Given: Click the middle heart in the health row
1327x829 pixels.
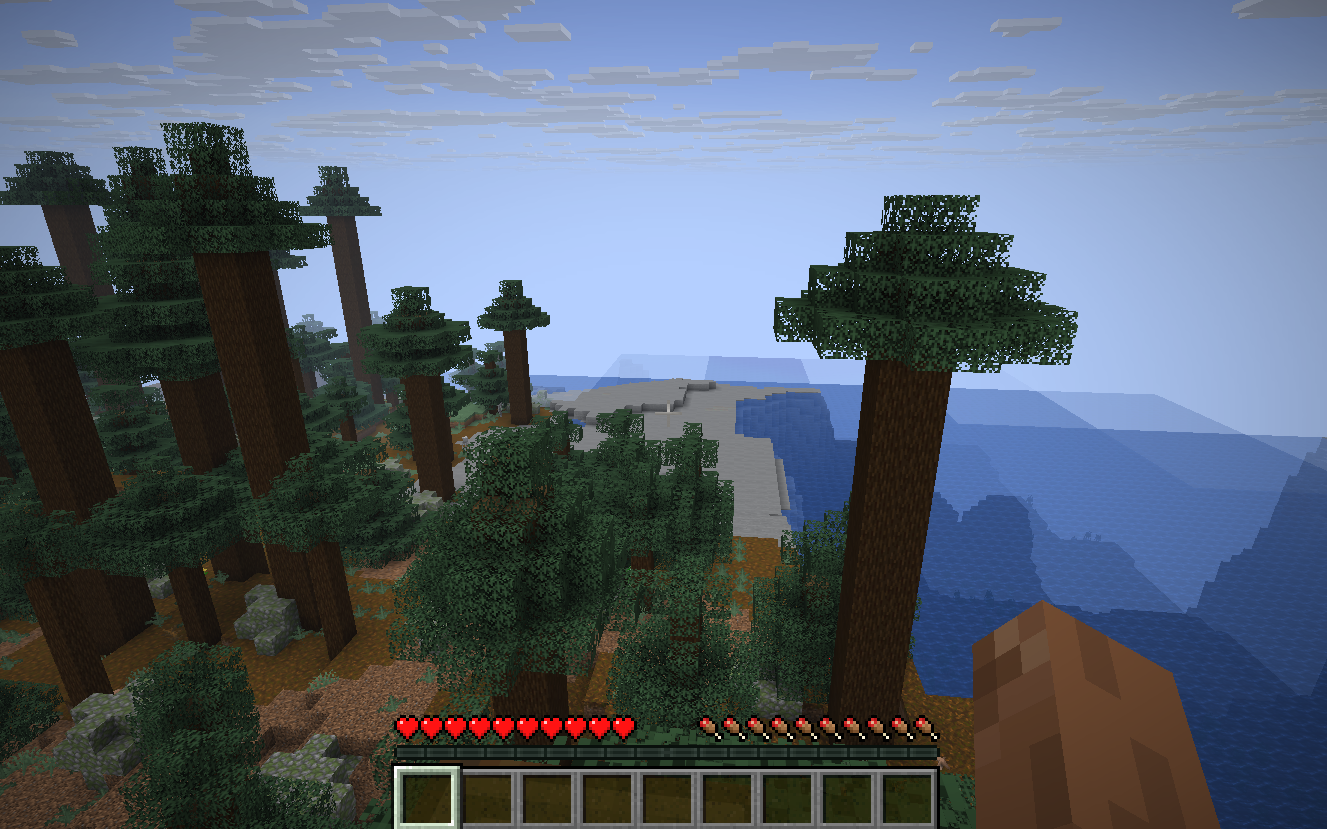Looking at the screenshot, I should pyautogui.click(x=517, y=727).
